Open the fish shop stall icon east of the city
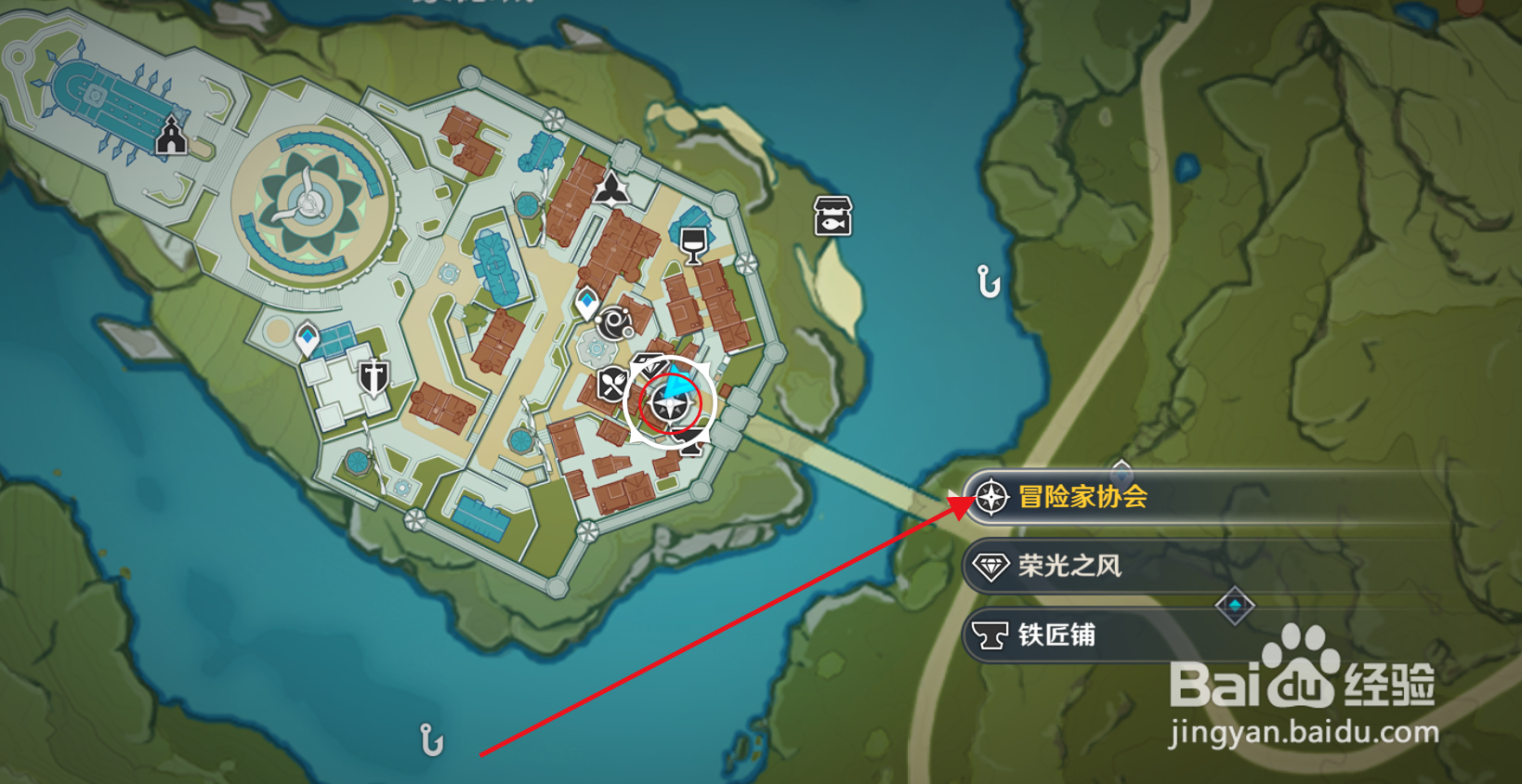The height and width of the screenshot is (784, 1522). (833, 215)
